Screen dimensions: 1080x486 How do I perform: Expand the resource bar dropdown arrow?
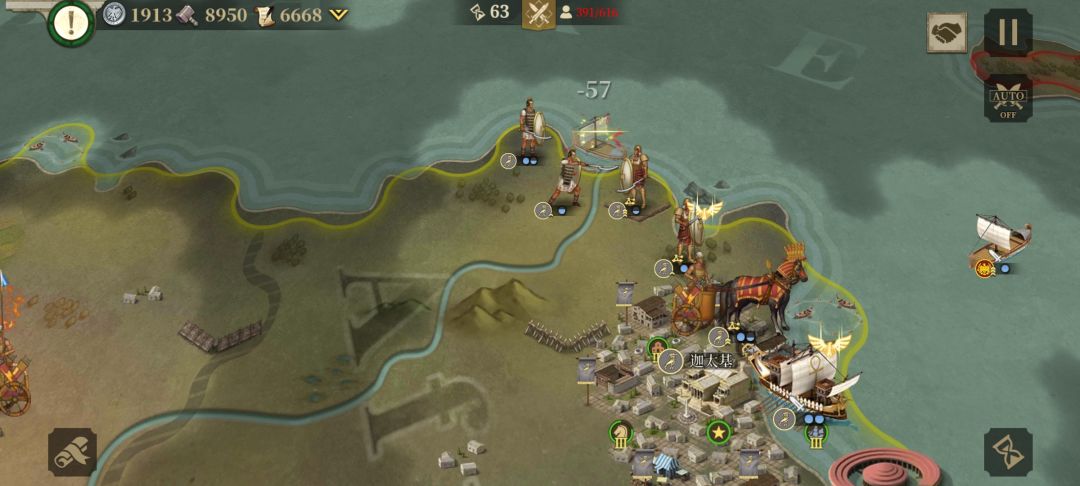point(339,15)
